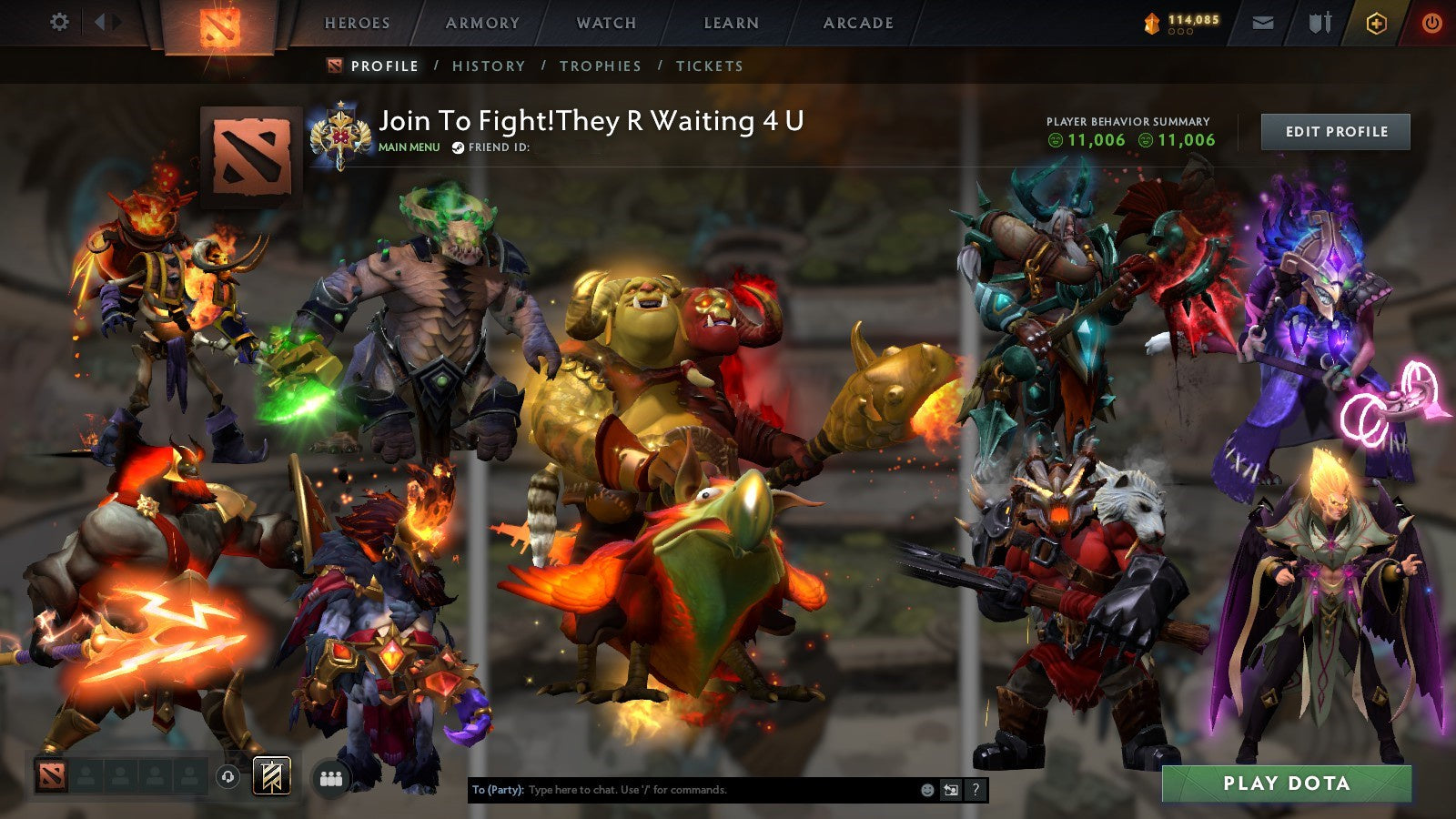
Task: Toggle voice chat with the headset icon
Action: 227,775
